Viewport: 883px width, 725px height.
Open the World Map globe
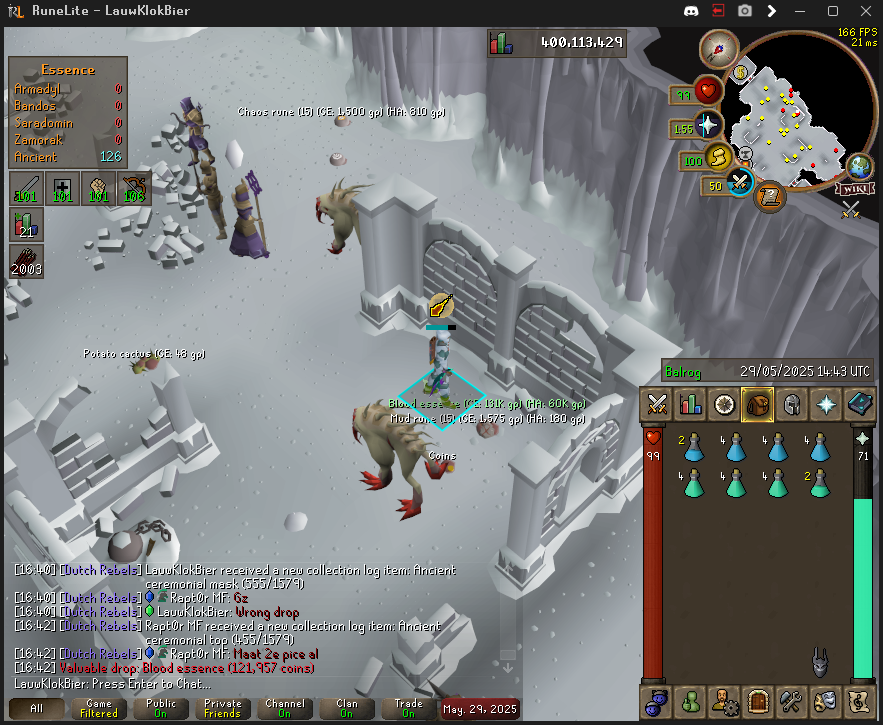(858, 167)
